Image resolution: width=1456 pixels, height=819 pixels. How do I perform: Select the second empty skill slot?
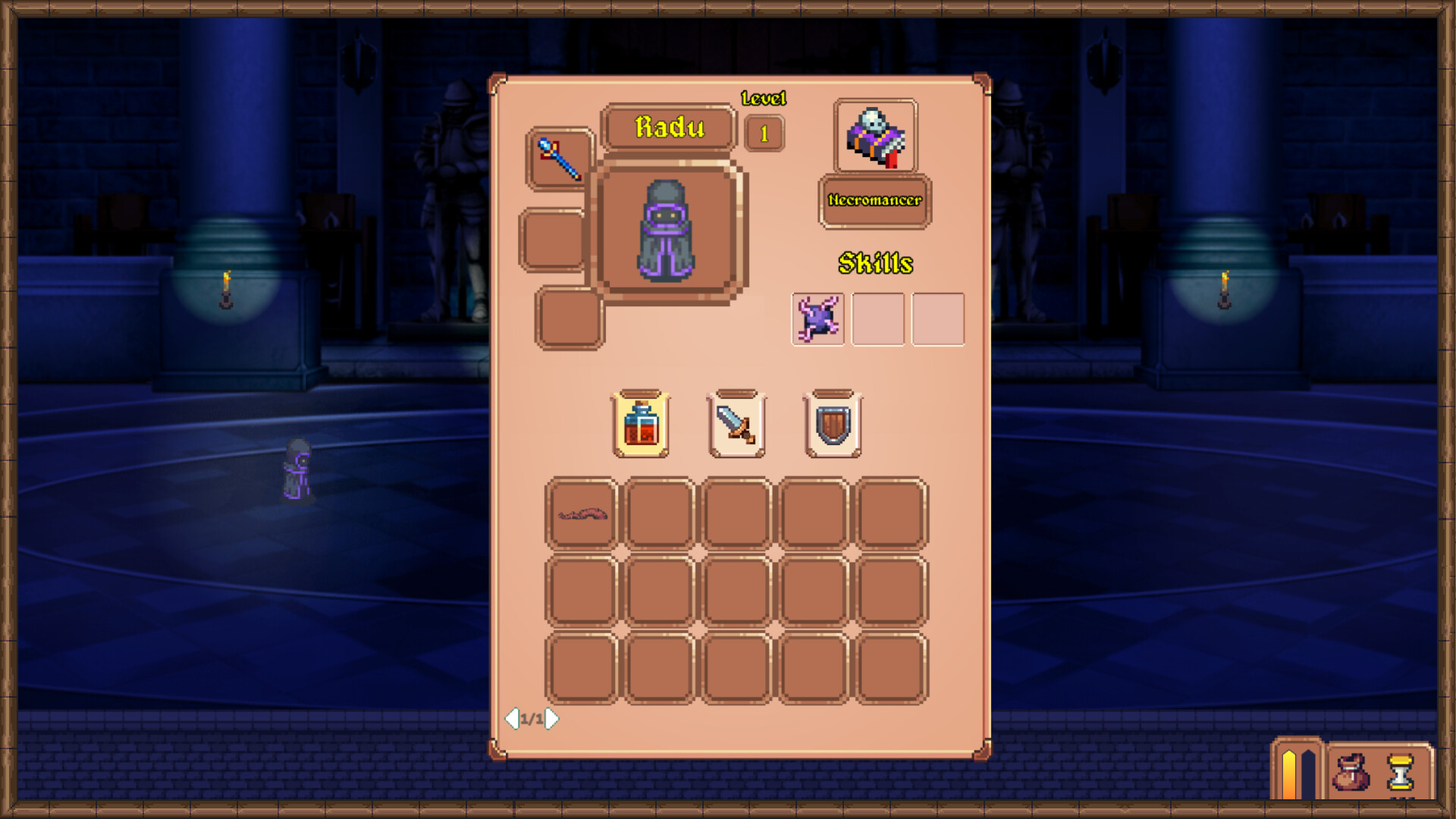pos(937,318)
